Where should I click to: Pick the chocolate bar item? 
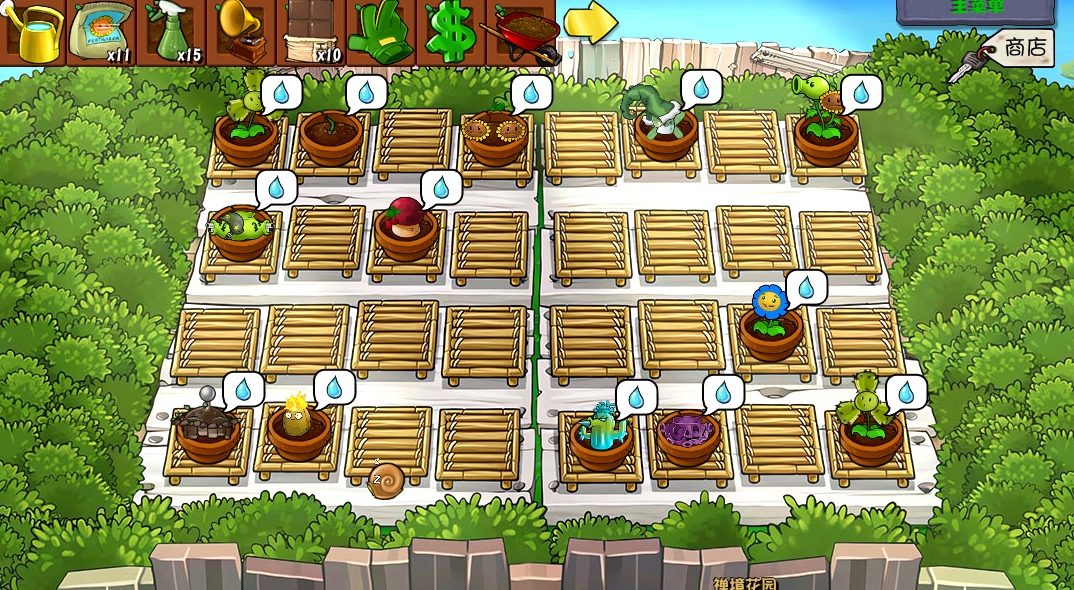312,32
